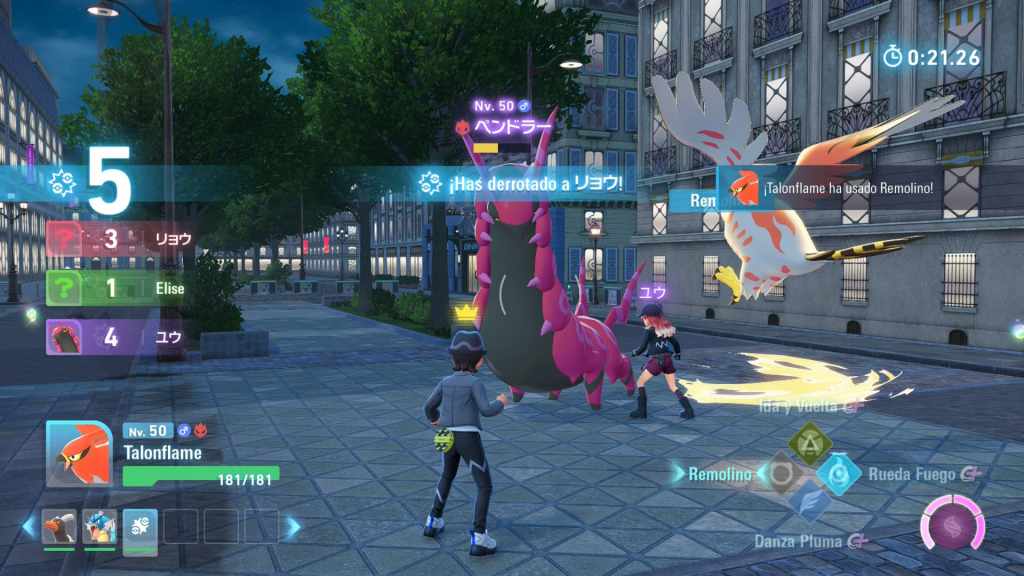The width and height of the screenshot is (1024, 576).
Task: Select the ユウ scoreboard row
Action: (x=120, y=337)
